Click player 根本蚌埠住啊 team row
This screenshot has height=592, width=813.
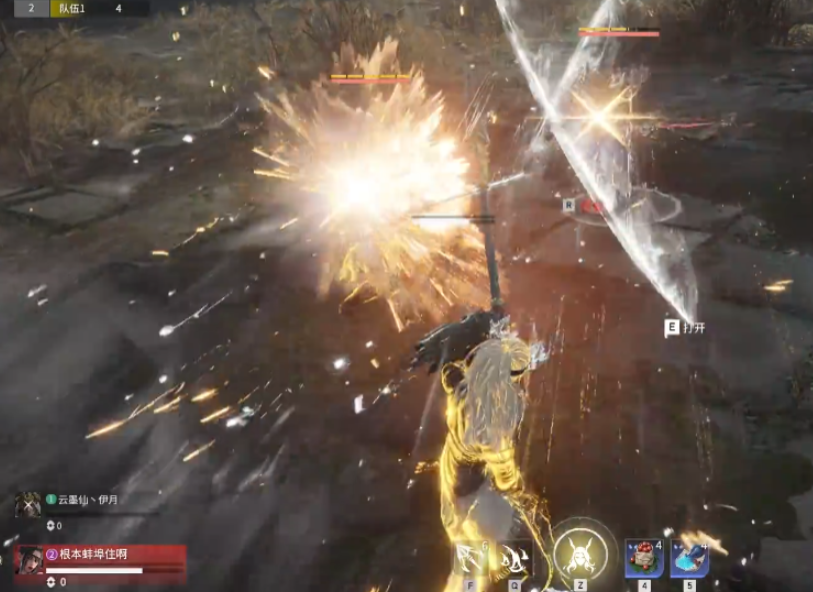click(x=100, y=563)
